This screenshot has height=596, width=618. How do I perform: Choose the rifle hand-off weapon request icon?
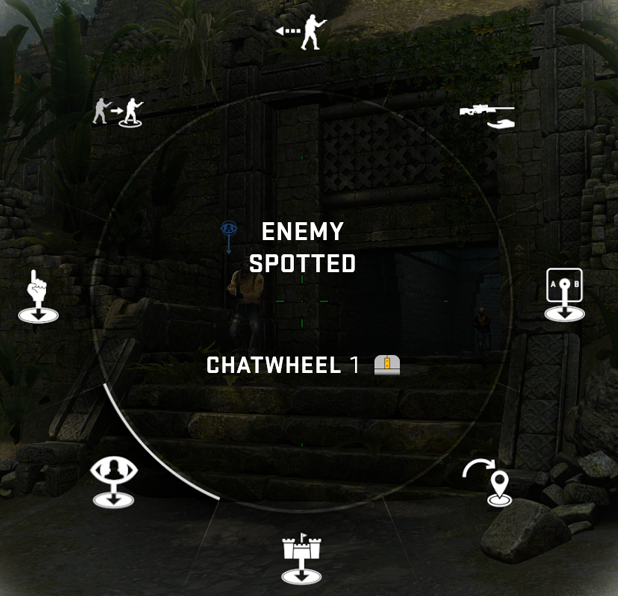coord(487,115)
